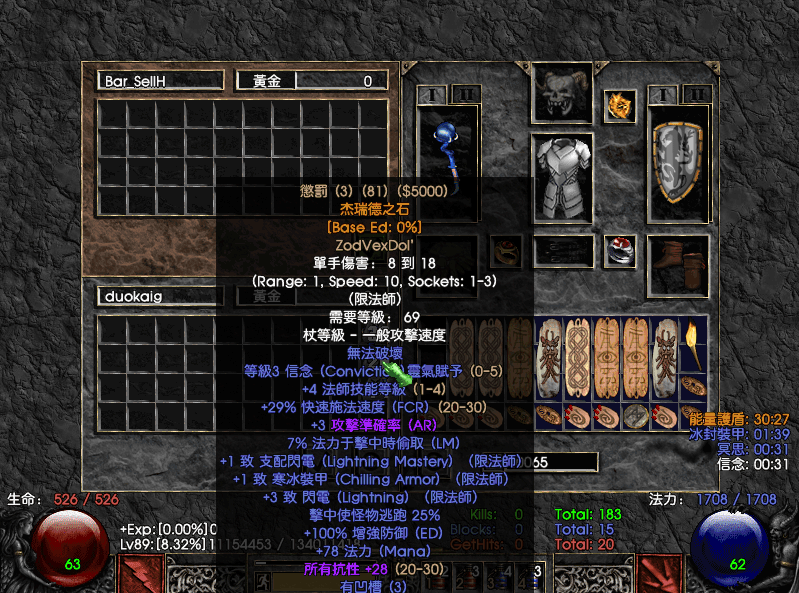Pick up the torch in inventory
This screenshot has height=593, width=799.
(x=695, y=344)
